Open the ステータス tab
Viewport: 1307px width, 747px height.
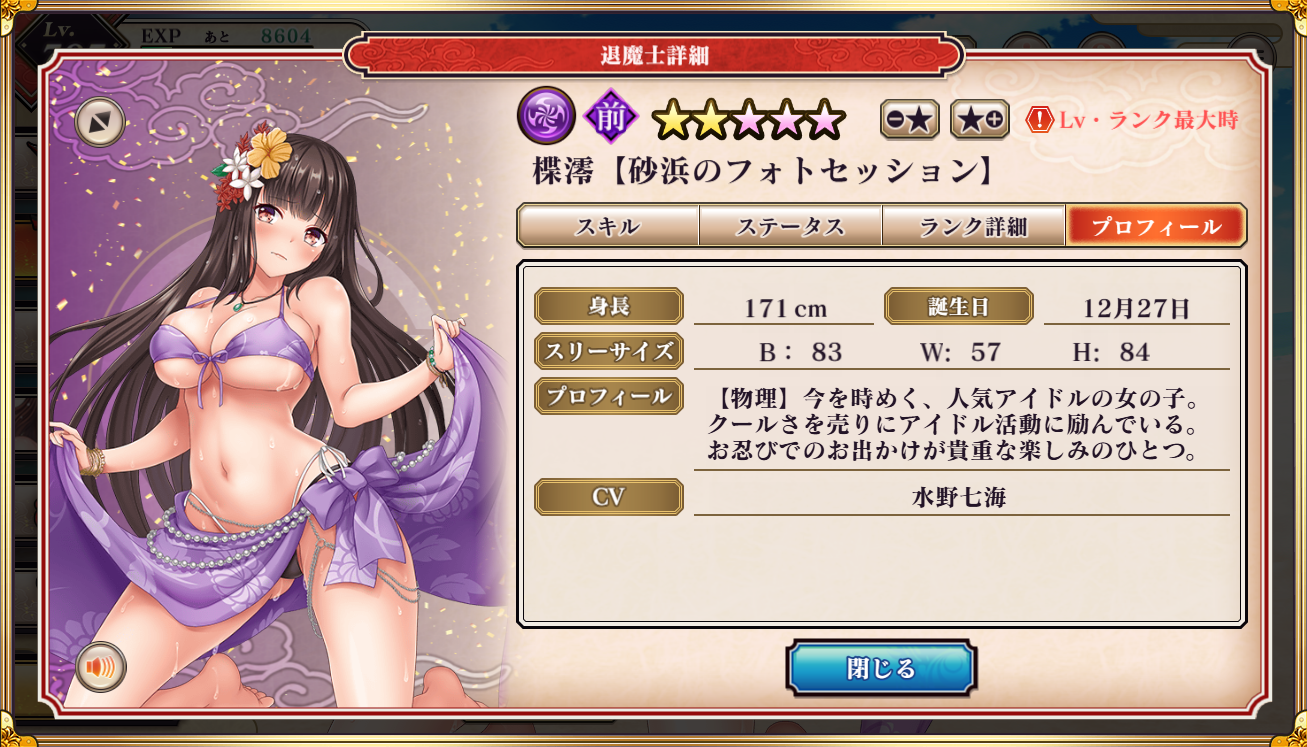point(790,226)
